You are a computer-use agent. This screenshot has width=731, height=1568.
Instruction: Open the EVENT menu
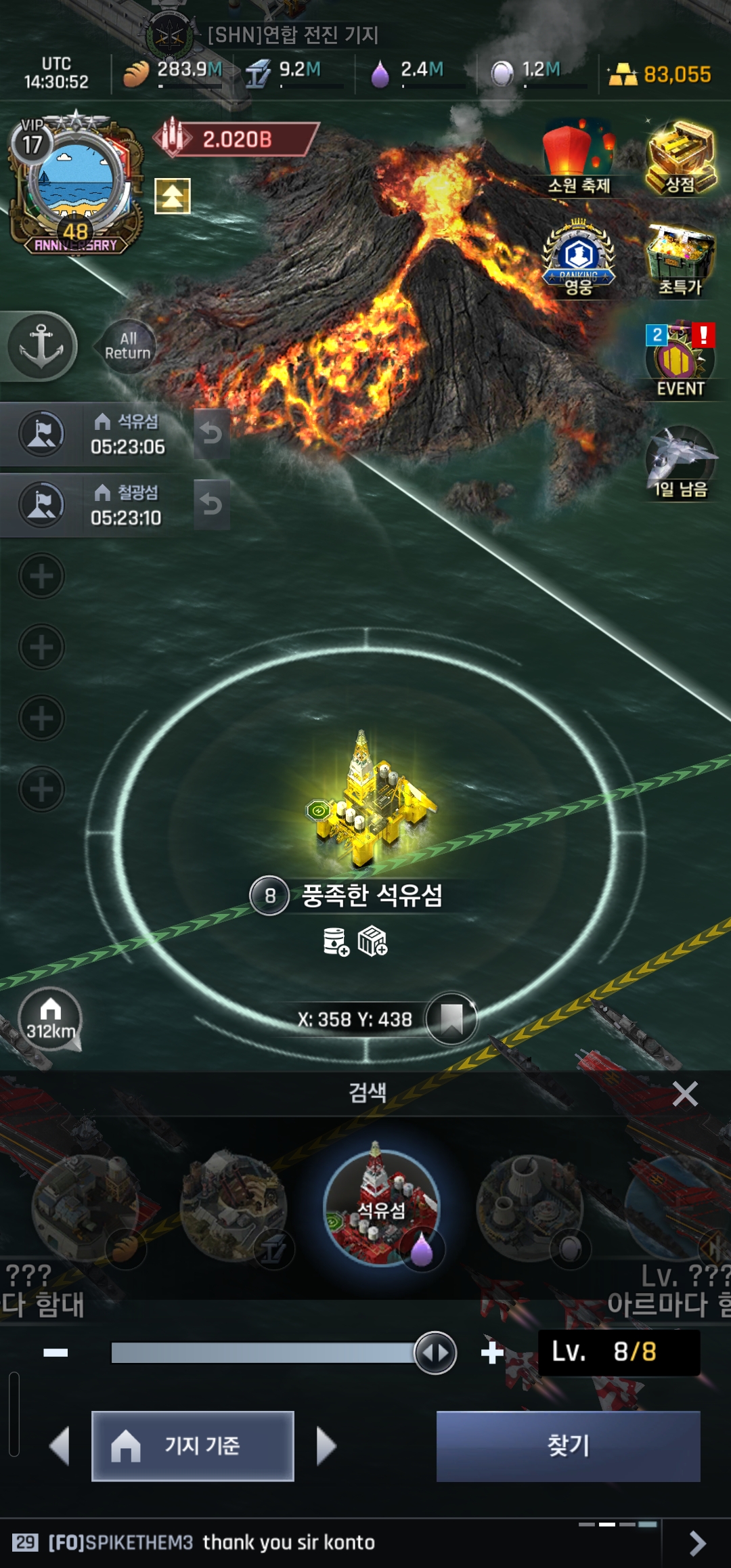pyautogui.click(x=680, y=360)
